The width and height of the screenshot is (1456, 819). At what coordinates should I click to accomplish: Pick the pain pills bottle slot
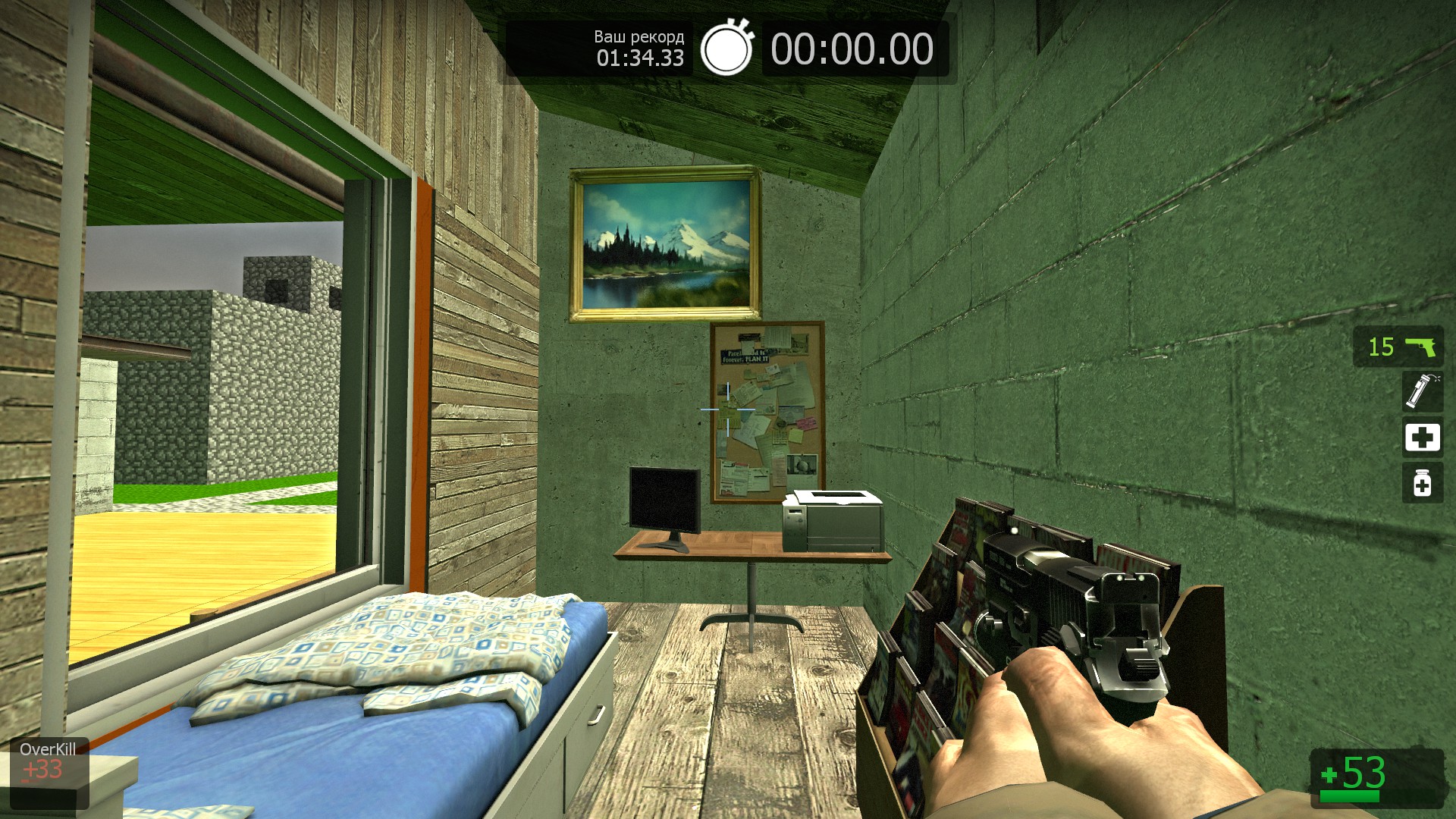coord(1422,483)
